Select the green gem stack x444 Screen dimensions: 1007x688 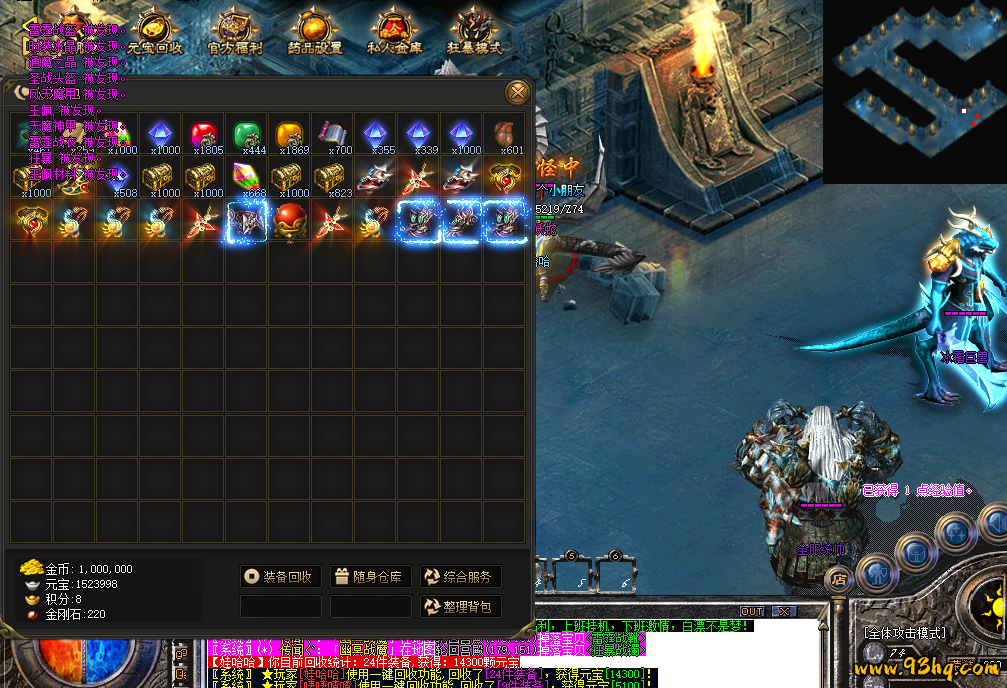[246, 135]
